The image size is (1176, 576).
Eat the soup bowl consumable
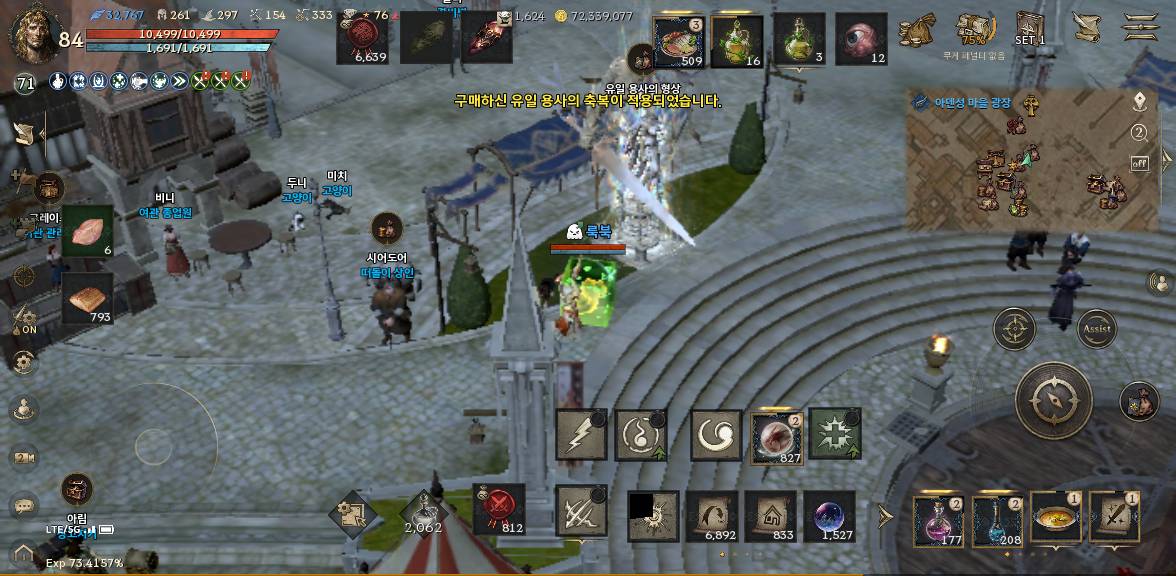[x=1056, y=517]
